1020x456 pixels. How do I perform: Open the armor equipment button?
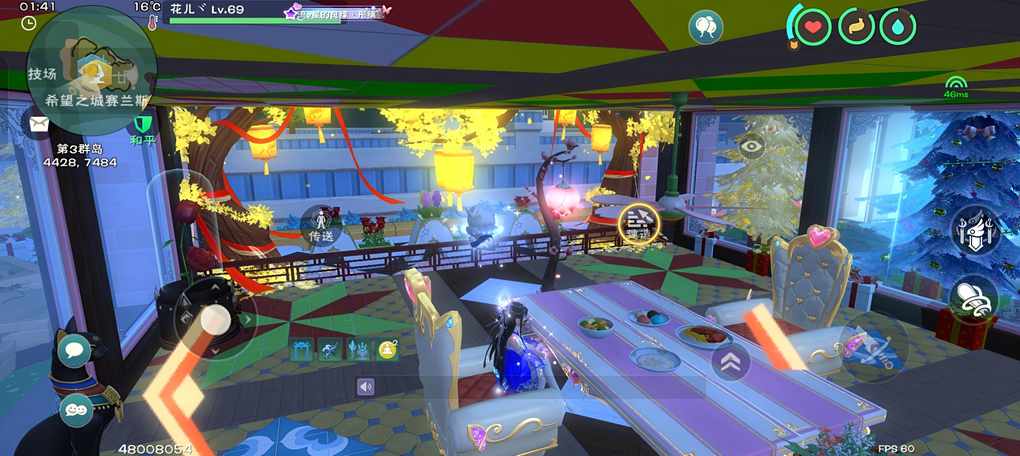[973, 230]
